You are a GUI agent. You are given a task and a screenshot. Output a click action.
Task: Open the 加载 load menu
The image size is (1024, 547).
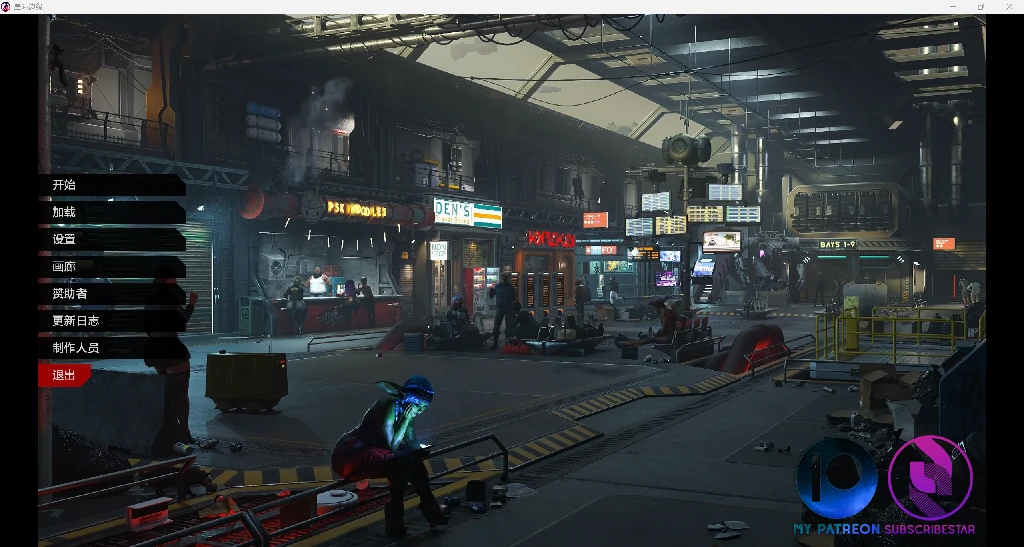click(x=65, y=212)
